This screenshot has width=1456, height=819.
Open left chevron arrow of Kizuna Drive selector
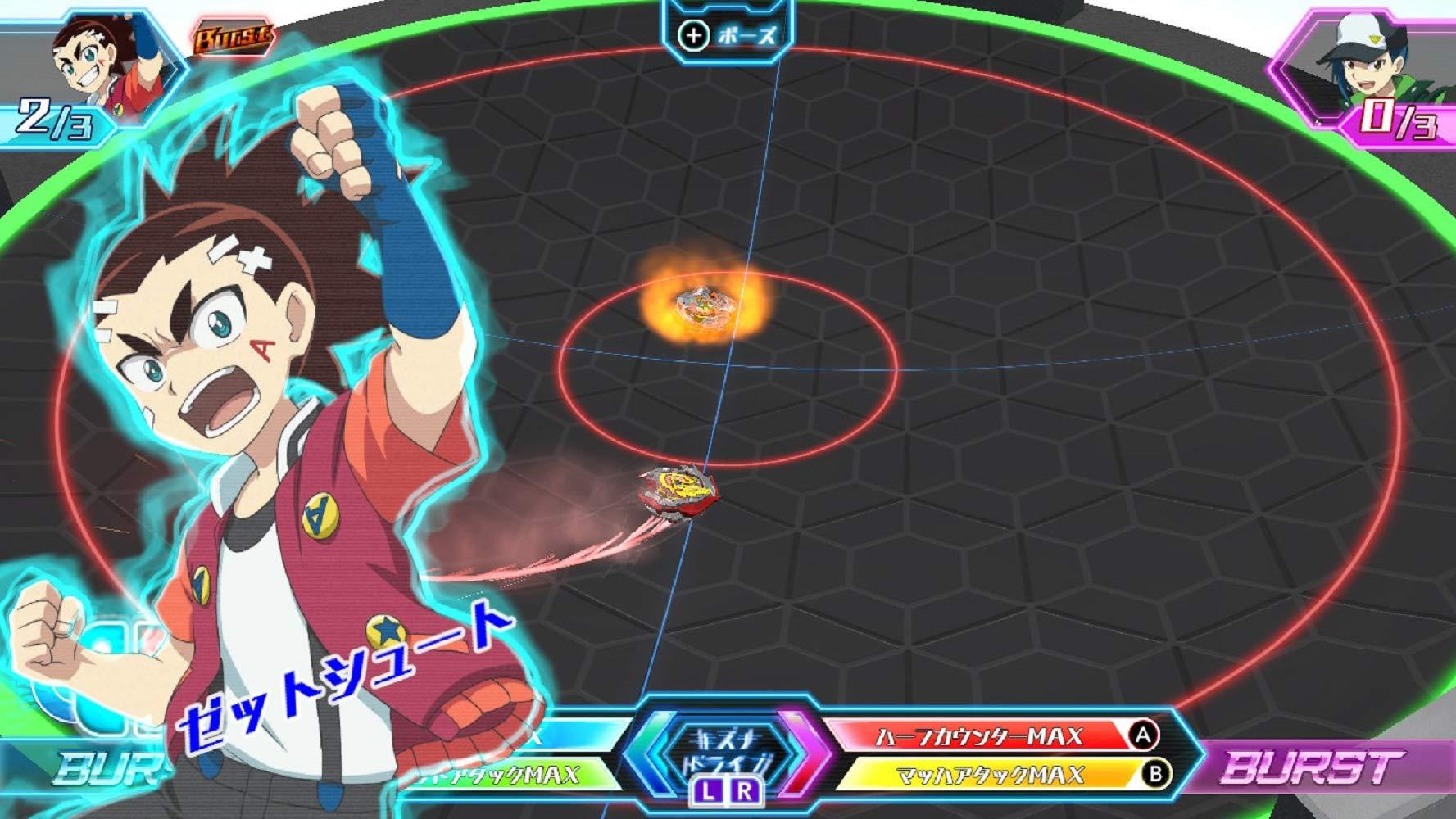[647, 762]
